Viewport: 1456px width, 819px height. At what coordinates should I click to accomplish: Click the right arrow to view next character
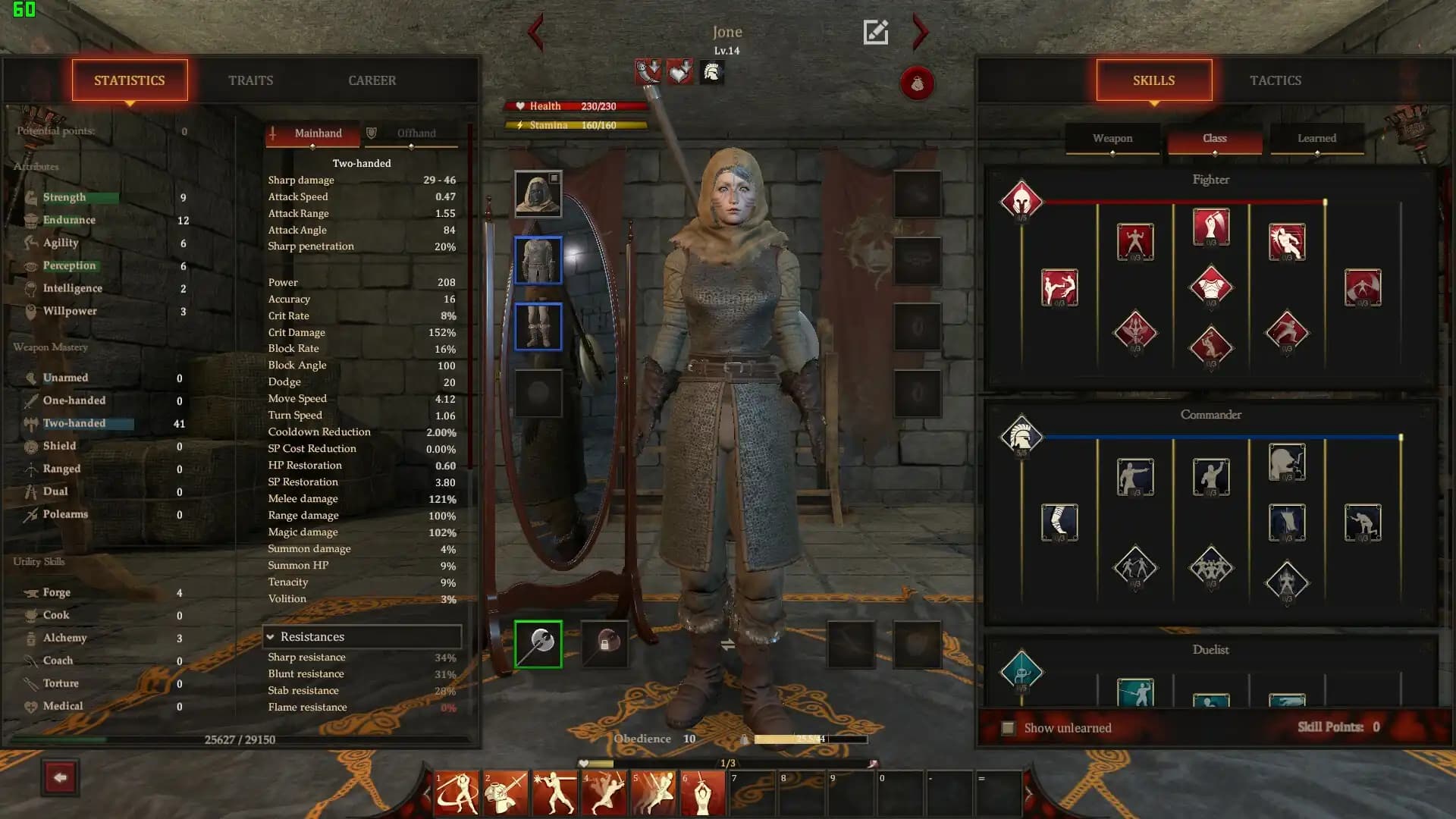919,33
